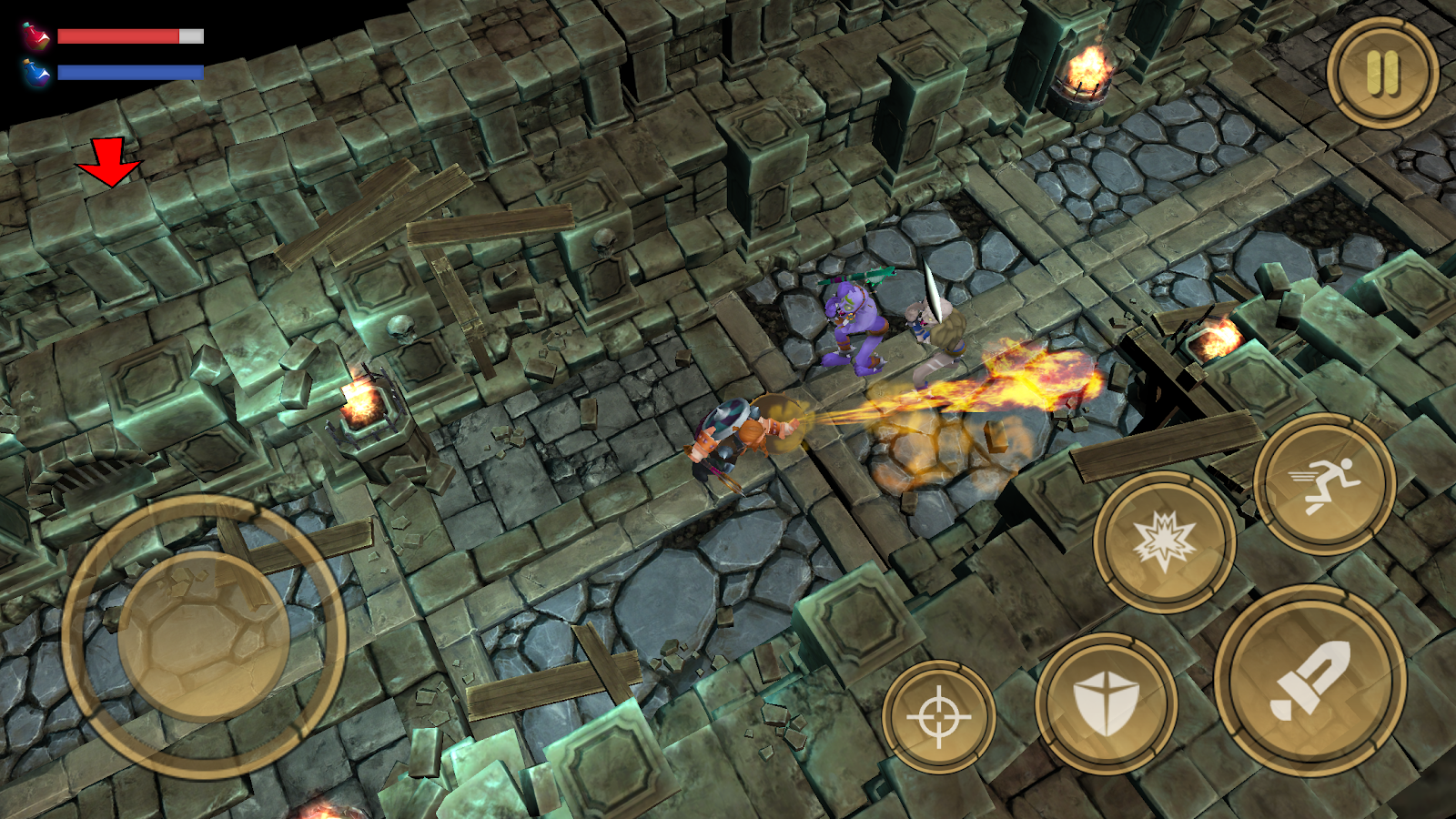The height and width of the screenshot is (819, 1456).
Task: Use the blue mana potion icon
Action: 35,73
